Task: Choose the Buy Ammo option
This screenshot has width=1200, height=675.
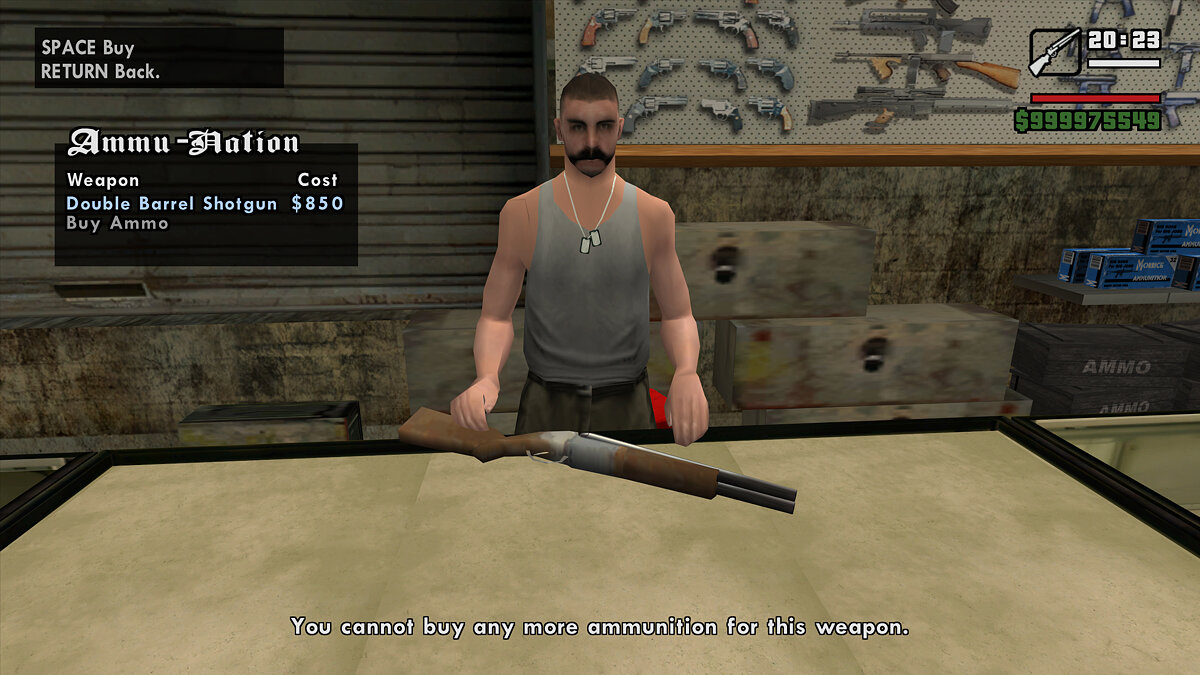Action: (117, 223)
